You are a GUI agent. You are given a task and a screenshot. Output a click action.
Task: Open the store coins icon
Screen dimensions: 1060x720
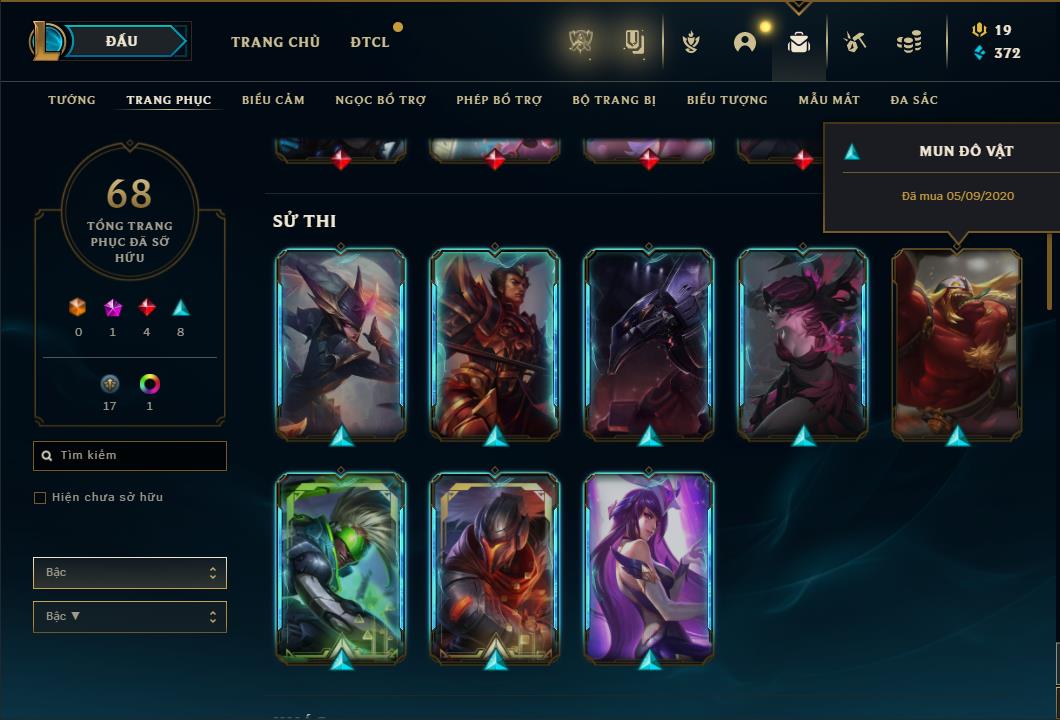[x=909, y=42]
